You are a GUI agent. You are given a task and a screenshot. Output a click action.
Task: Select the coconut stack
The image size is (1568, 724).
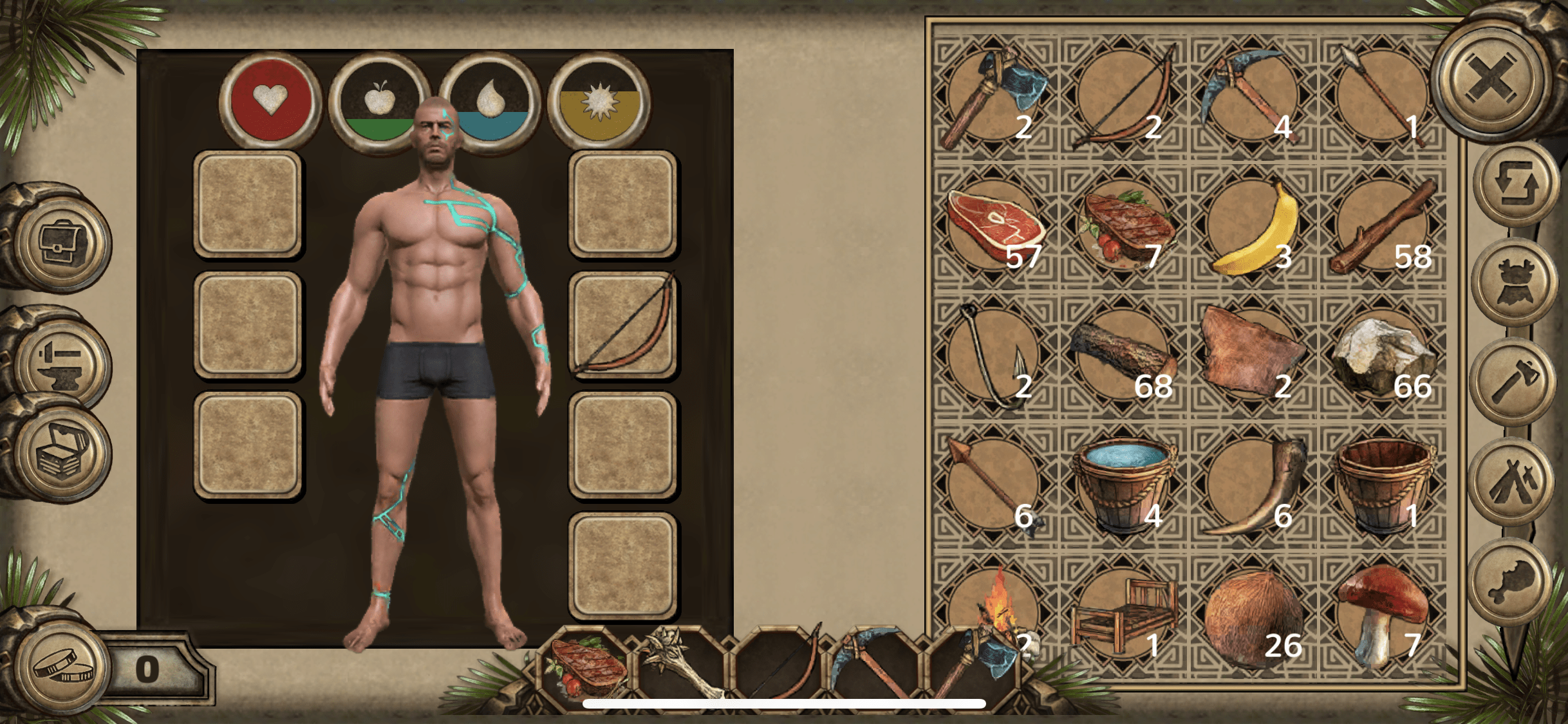[1253, 618]
